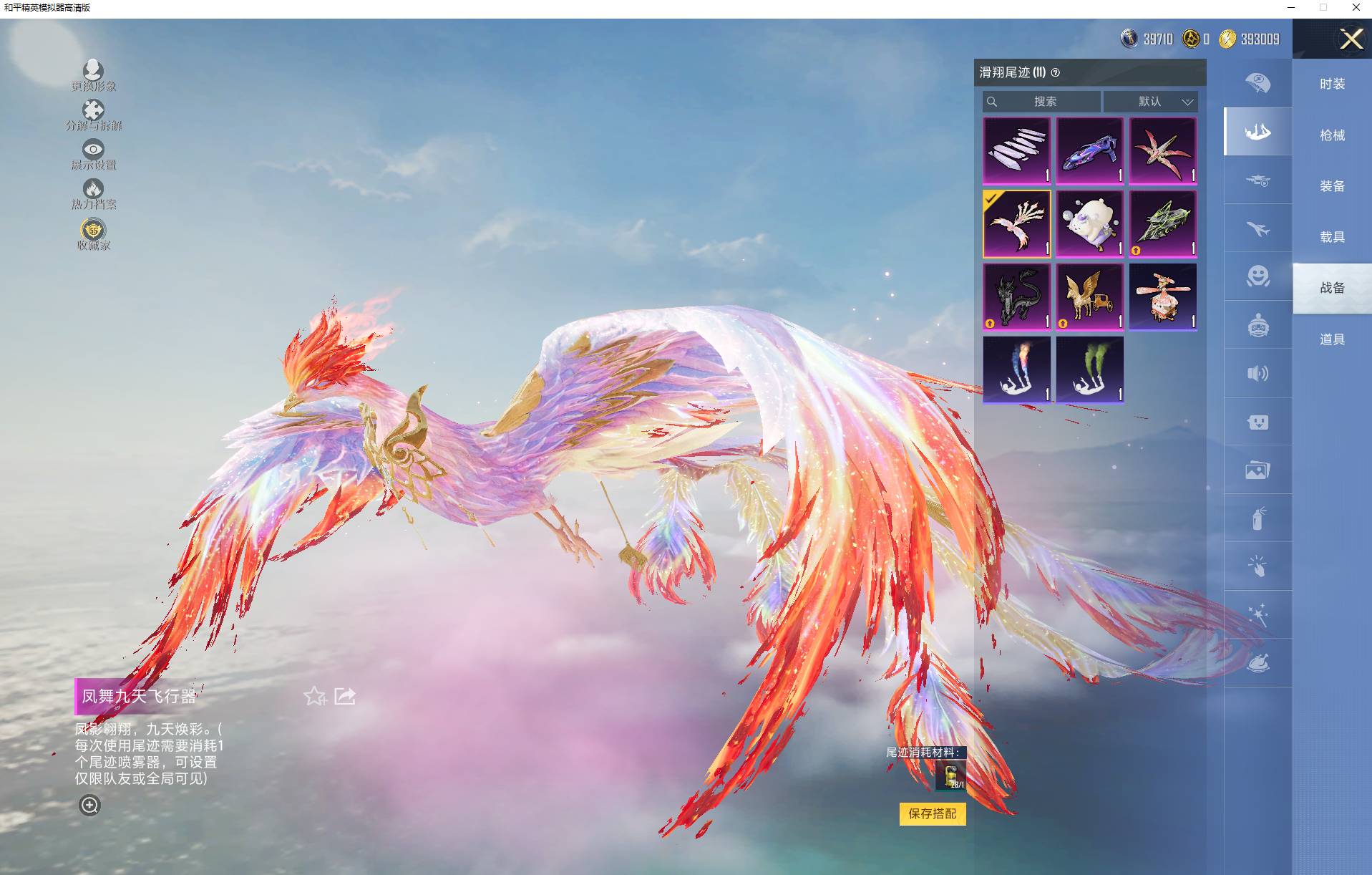Favorite the item with the star icon
Image resolution: width=1372 pixels, height=875 pixels.
coord(314,696)
